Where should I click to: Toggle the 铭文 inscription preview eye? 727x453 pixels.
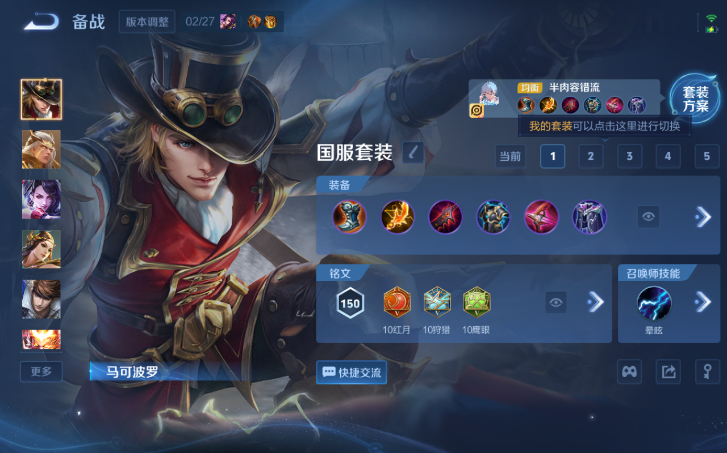[x=556, y=302]
